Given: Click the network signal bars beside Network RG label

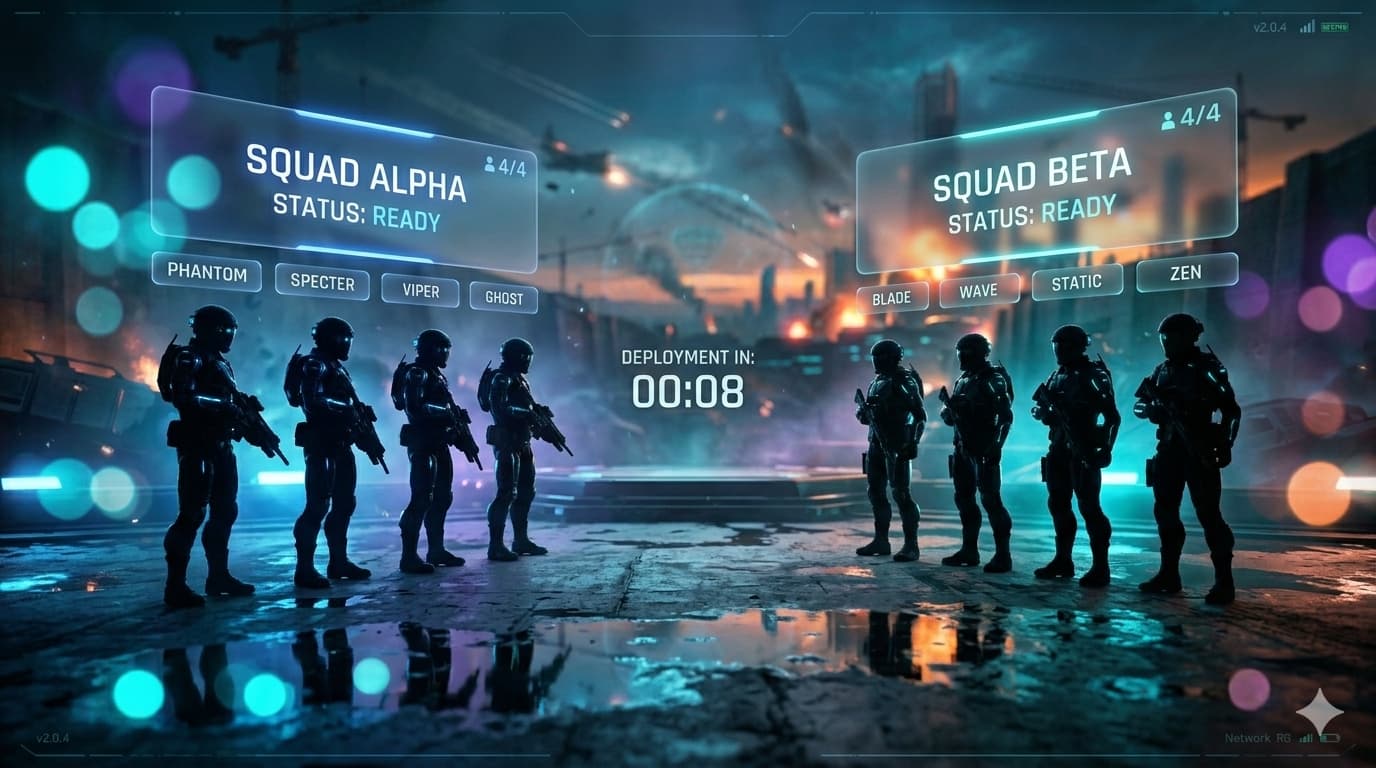Looking at the screenshot, I should click(x=1306, y=738).
